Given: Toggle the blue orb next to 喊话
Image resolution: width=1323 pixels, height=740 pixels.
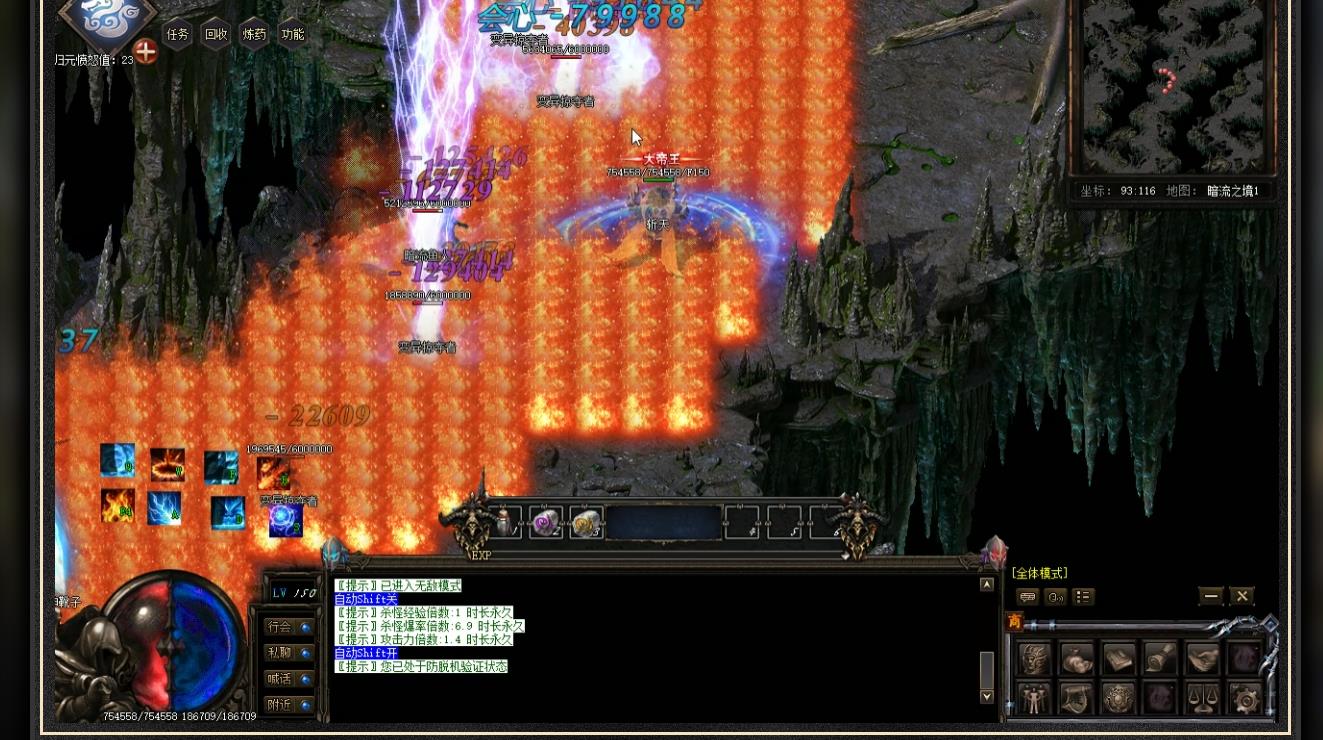Looking at the screenshot, I should (304, 679).
